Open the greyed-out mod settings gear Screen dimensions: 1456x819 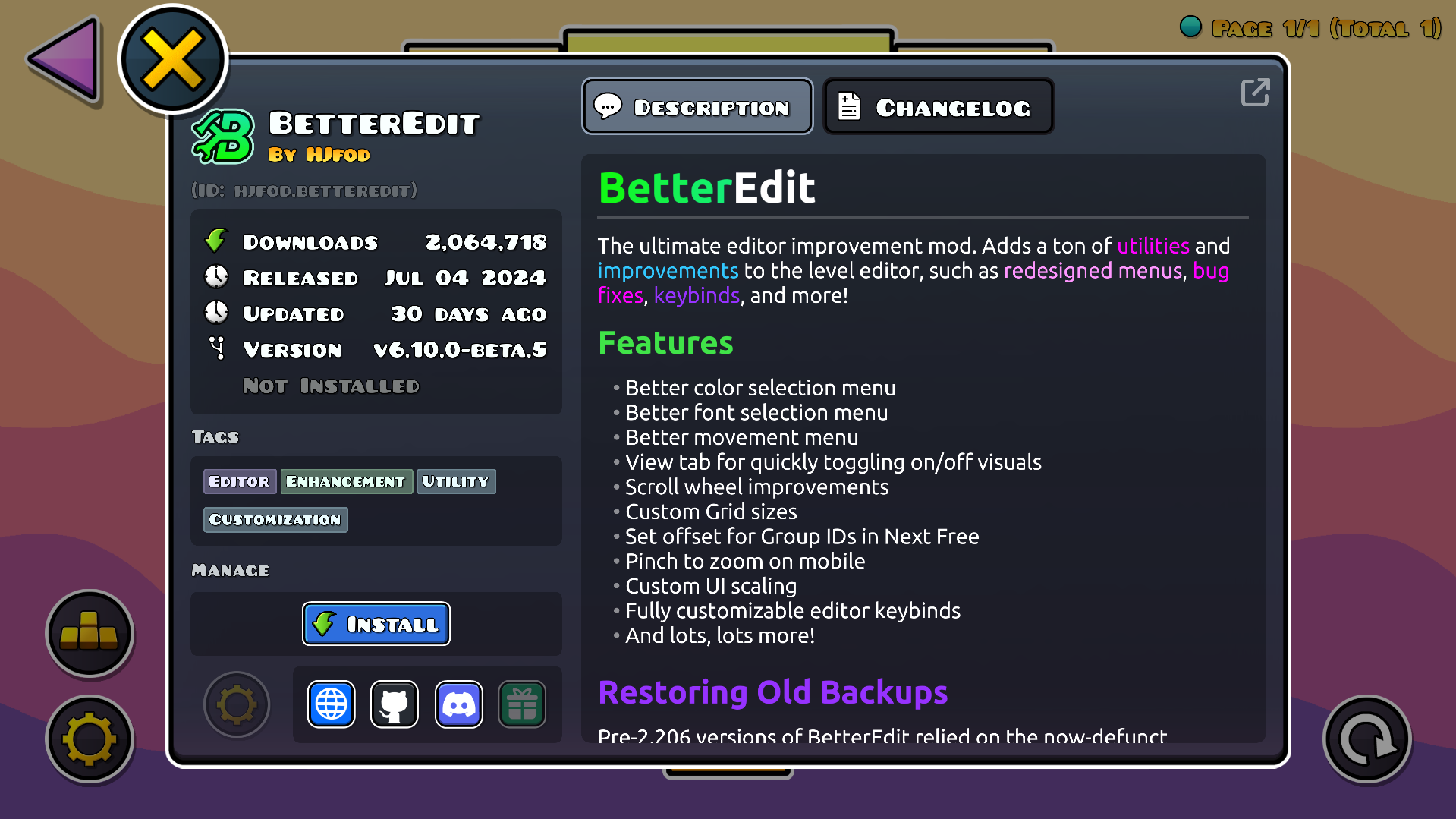237,704
